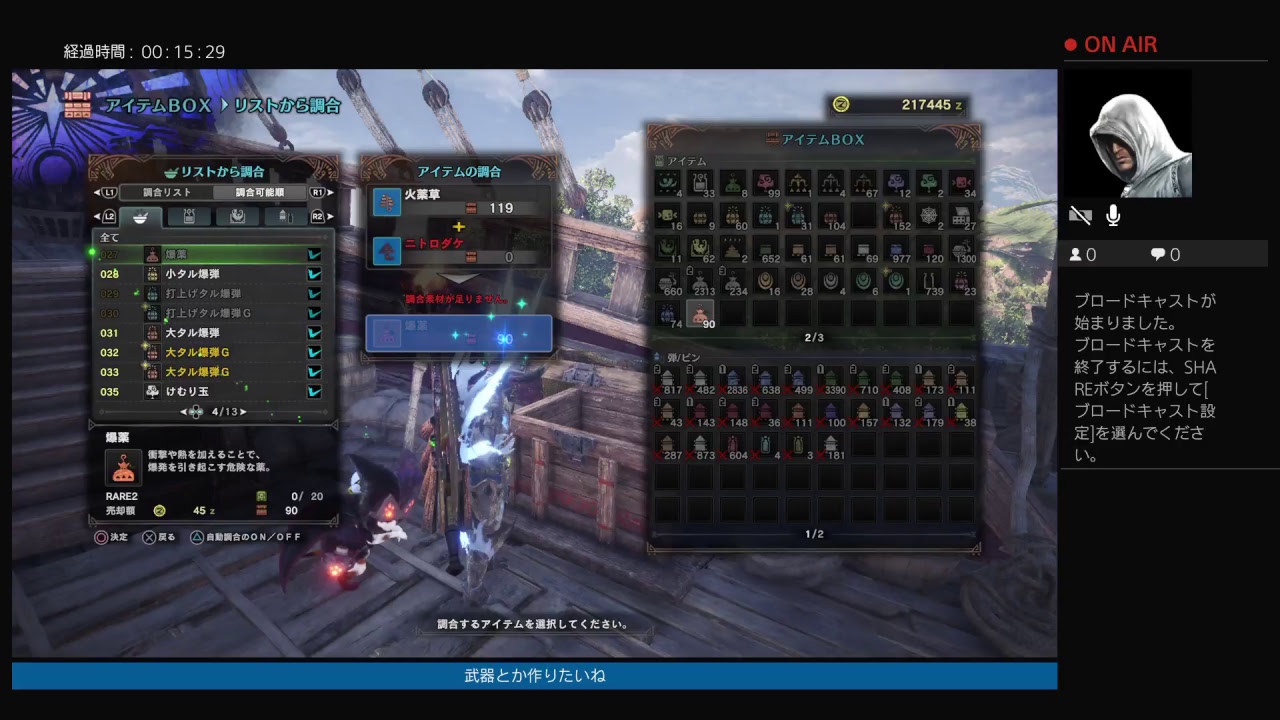The height and width of the screenshot is (720, 1280).
Task: Select the spider web item slot
Action: [930, 216]
